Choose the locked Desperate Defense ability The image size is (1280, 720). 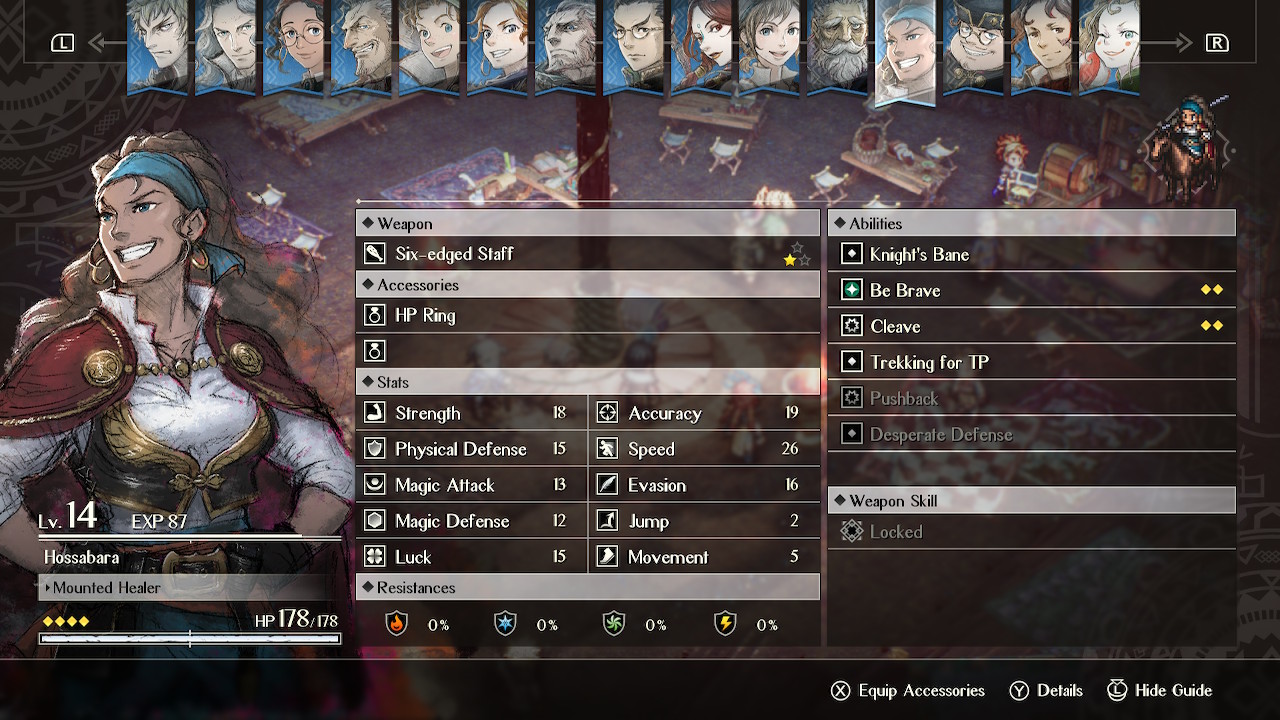[1031, 435]
